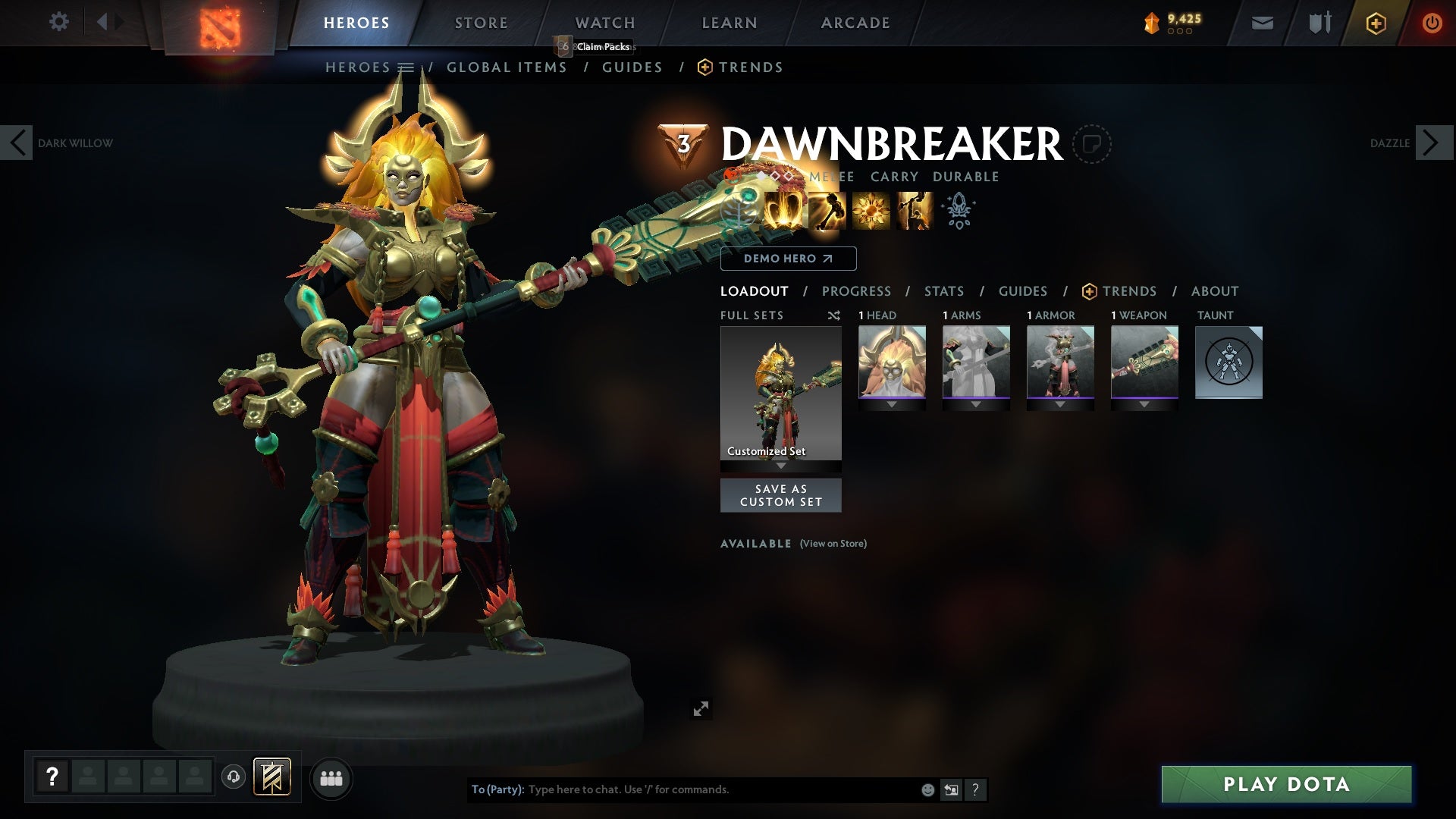Switch to the GLOBAL ITEMS tab
Image resolution: width=1456 pixels, height=819 pixels.
pyautogui.click(x=507, y=67)
